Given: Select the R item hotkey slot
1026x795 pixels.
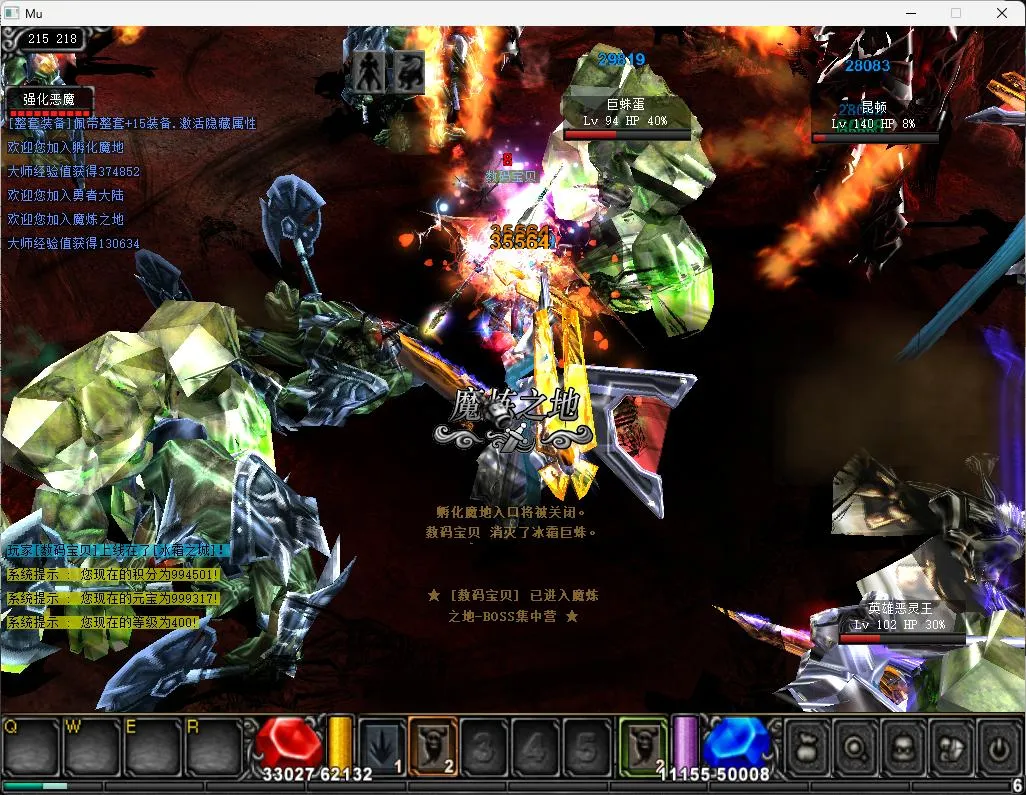Looking at the screenshot, I should [213, 747].
